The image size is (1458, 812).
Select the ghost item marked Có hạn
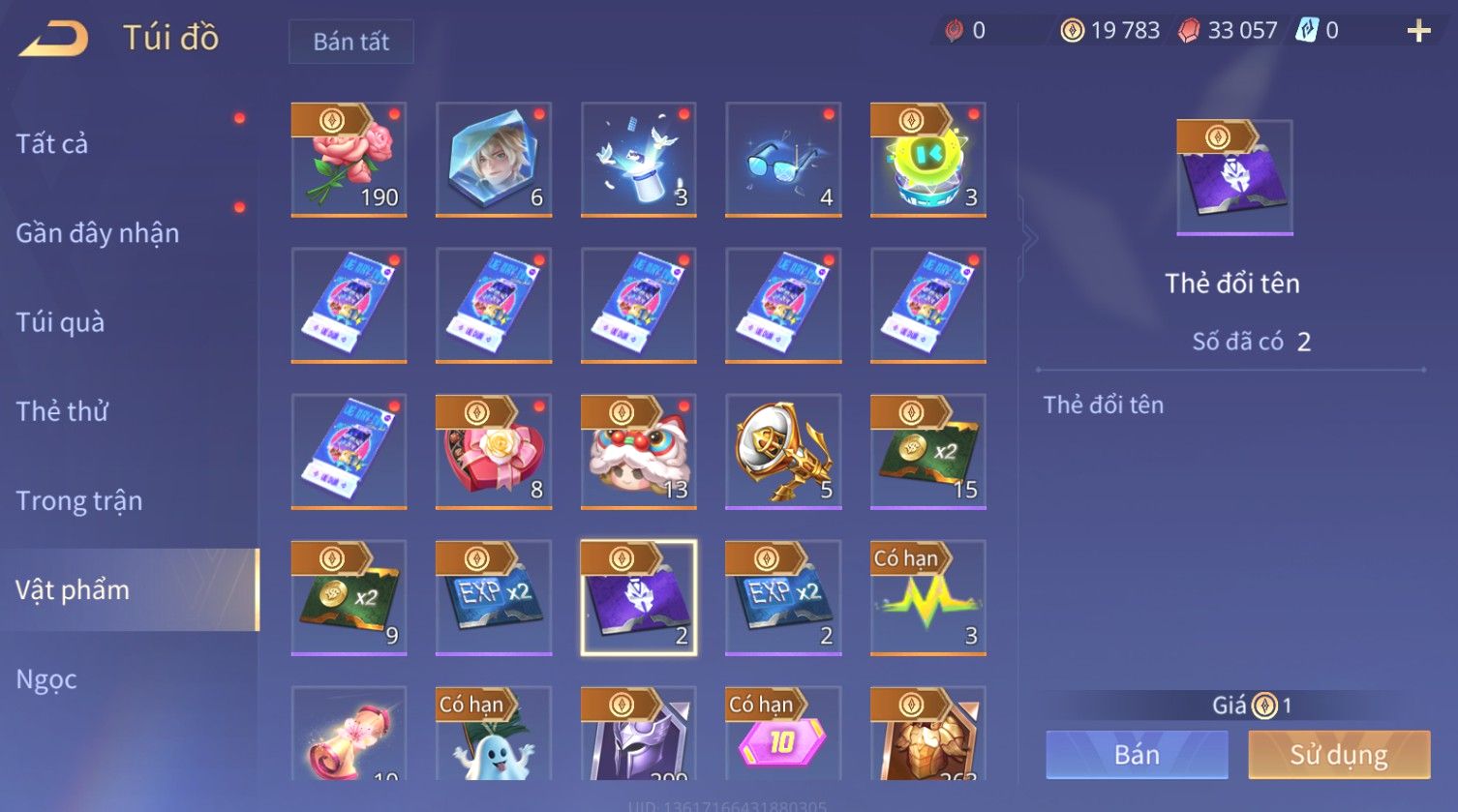[x=494, y=736]
